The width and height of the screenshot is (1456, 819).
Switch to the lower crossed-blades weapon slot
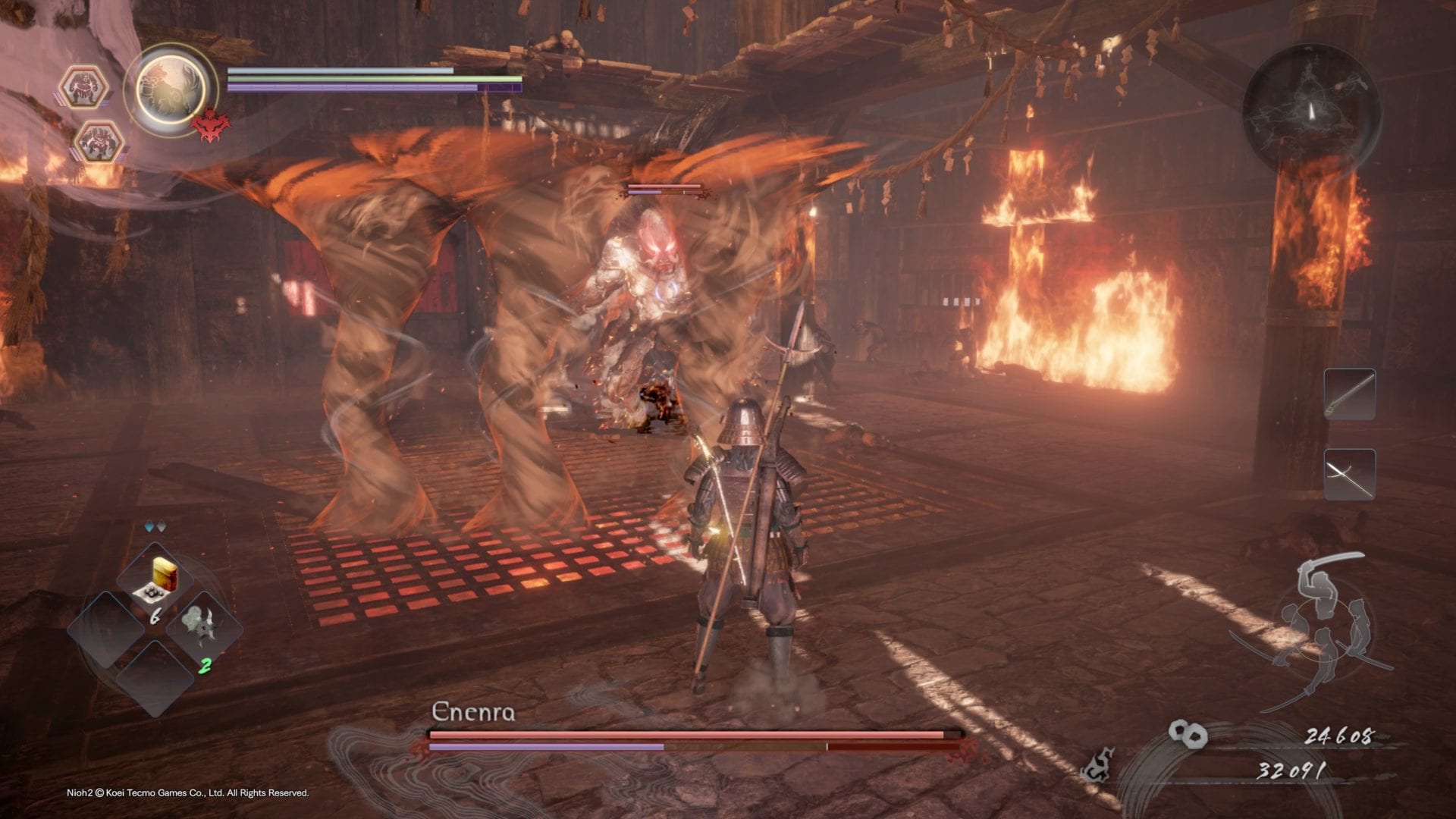(1349, 475)
